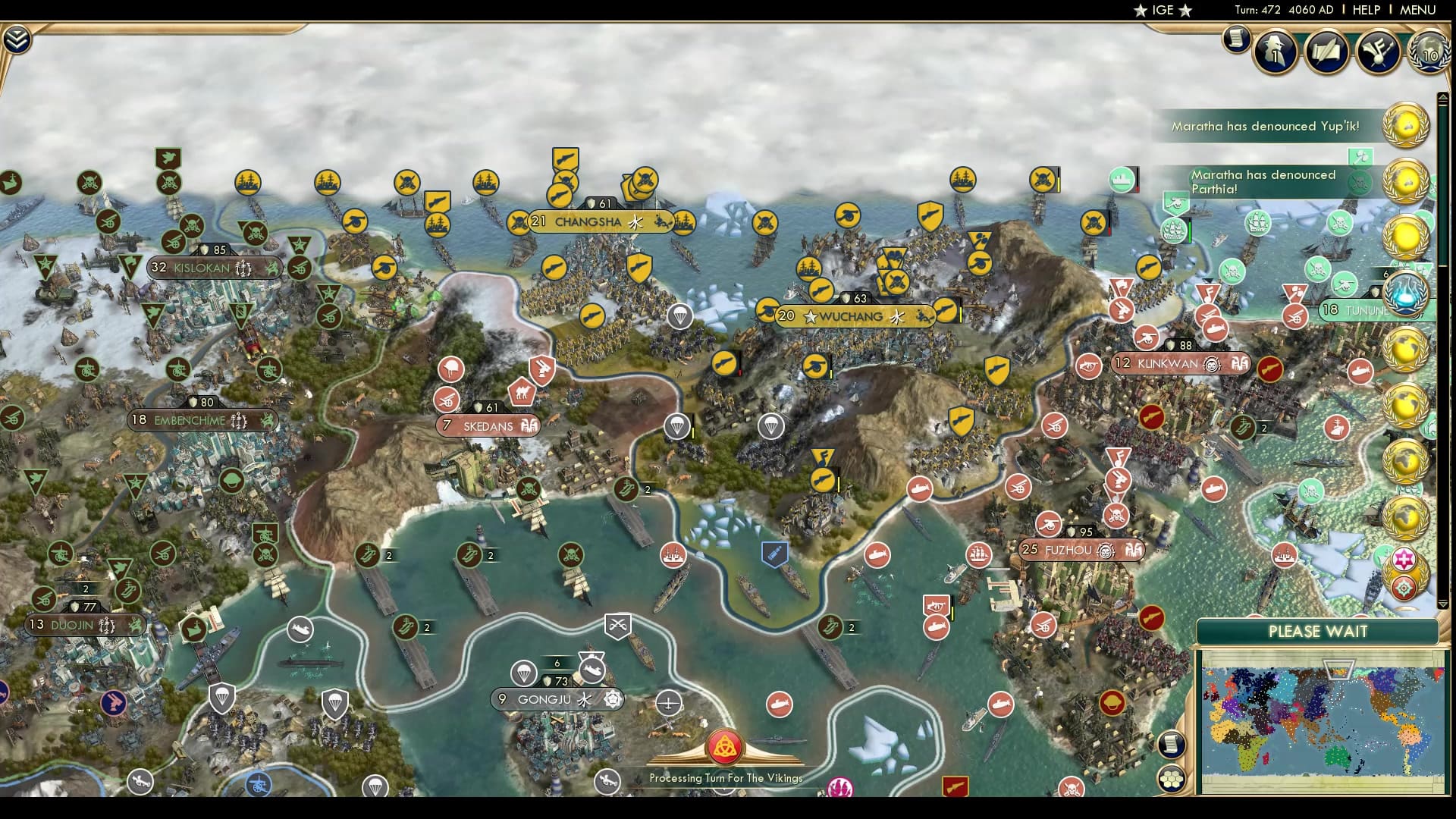Open the notification log scroll icon top-right
Viewport: 1456px width, 819px height.
click(1236, 39)
